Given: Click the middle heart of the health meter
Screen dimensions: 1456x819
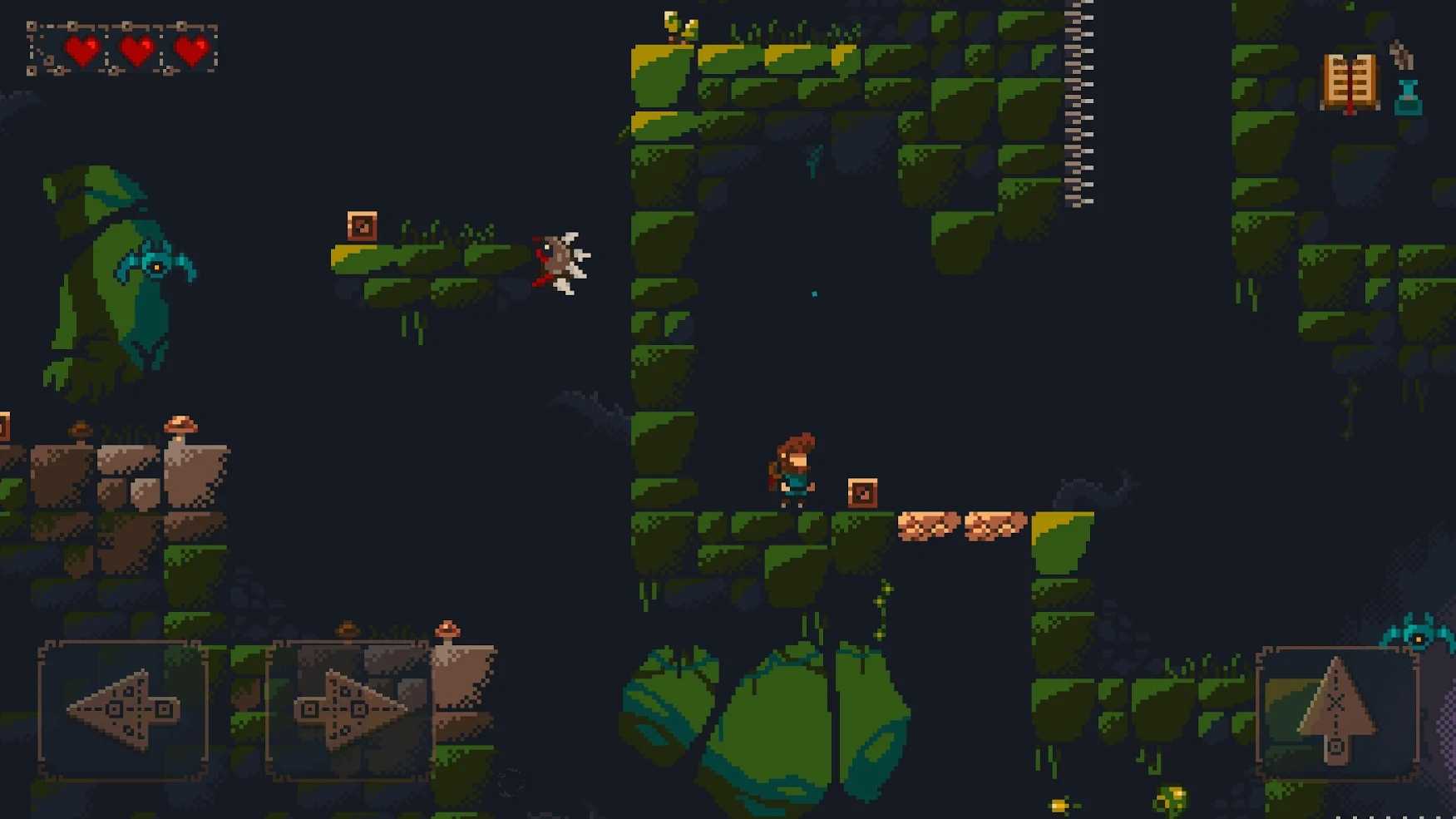Looking at the screenshot, I should coord(136,50).
